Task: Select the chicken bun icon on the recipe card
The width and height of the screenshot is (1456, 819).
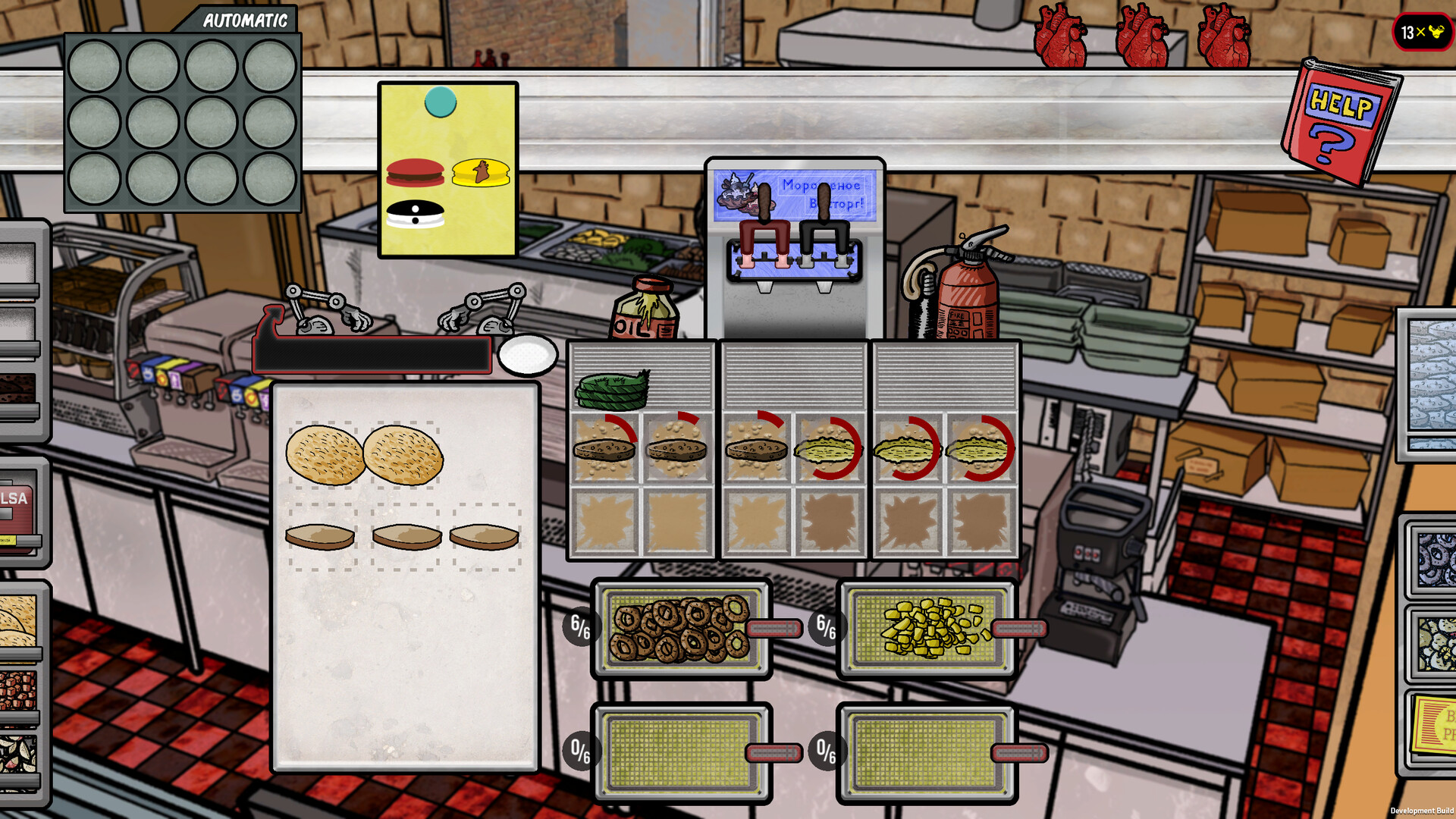Action: coord(481,170)
